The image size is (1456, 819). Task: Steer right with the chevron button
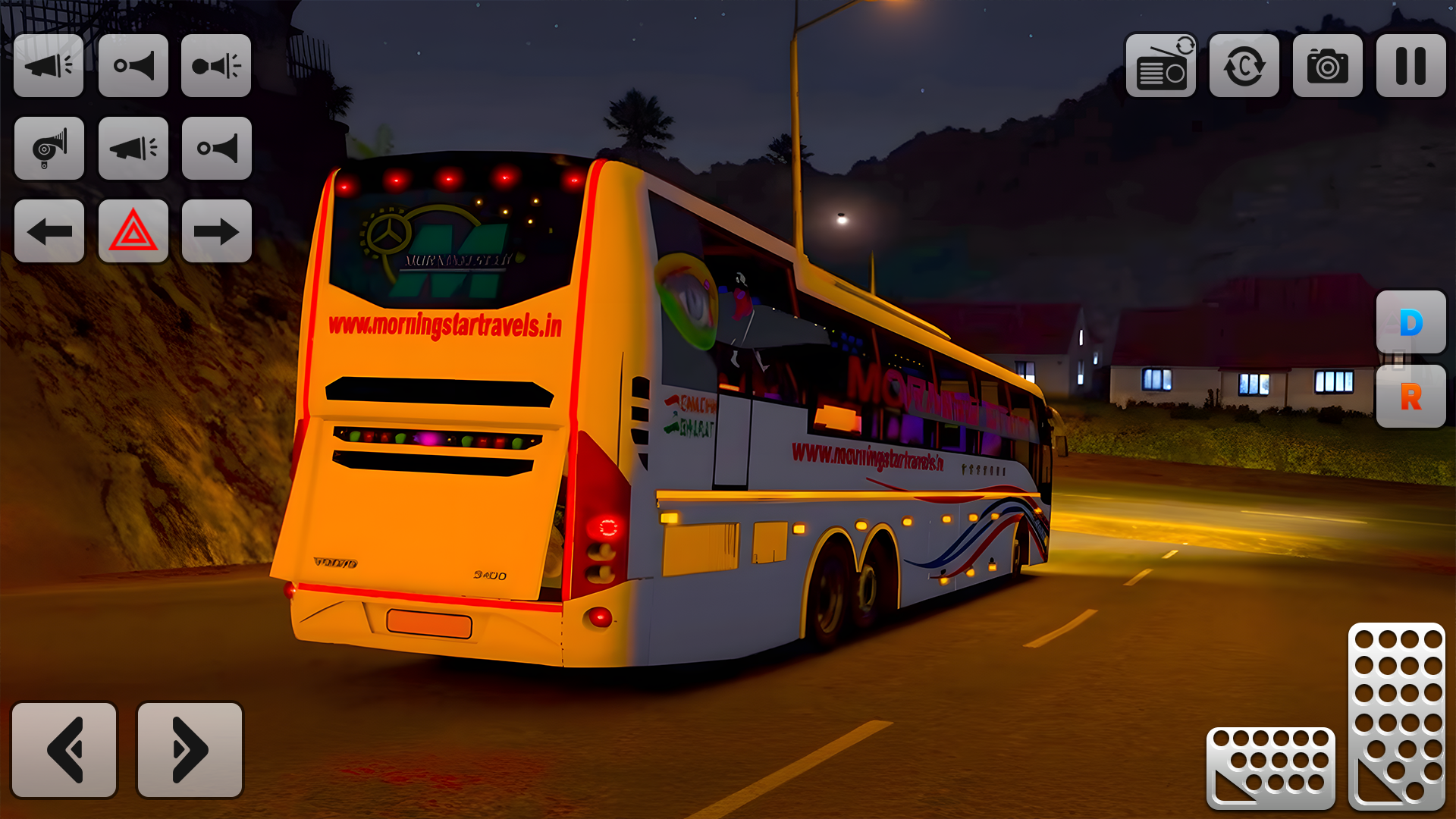click(190, 750)
